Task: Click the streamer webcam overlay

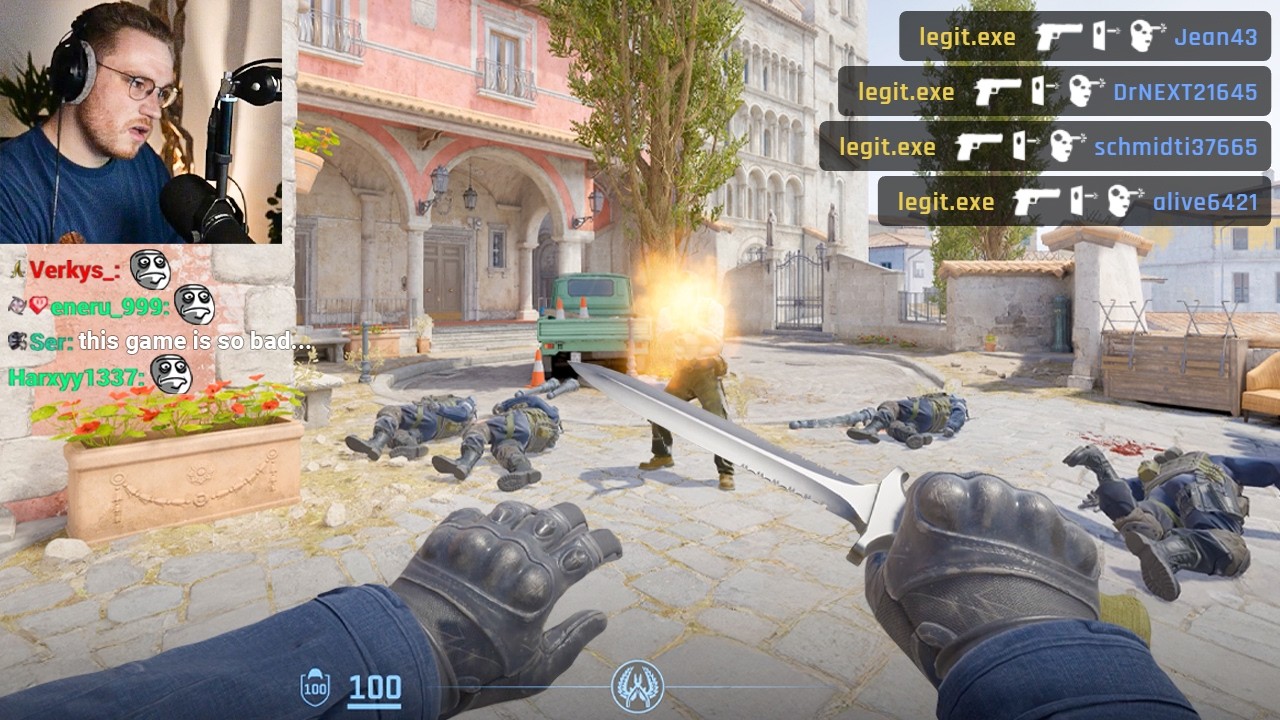Action: [x=140, y=121]
